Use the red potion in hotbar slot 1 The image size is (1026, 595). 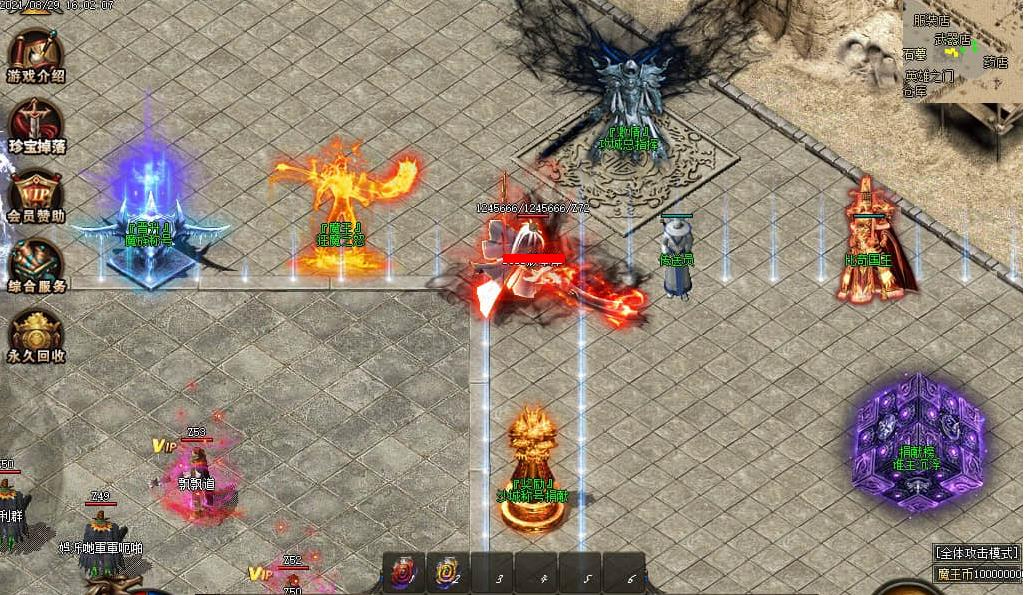(403, 573)
